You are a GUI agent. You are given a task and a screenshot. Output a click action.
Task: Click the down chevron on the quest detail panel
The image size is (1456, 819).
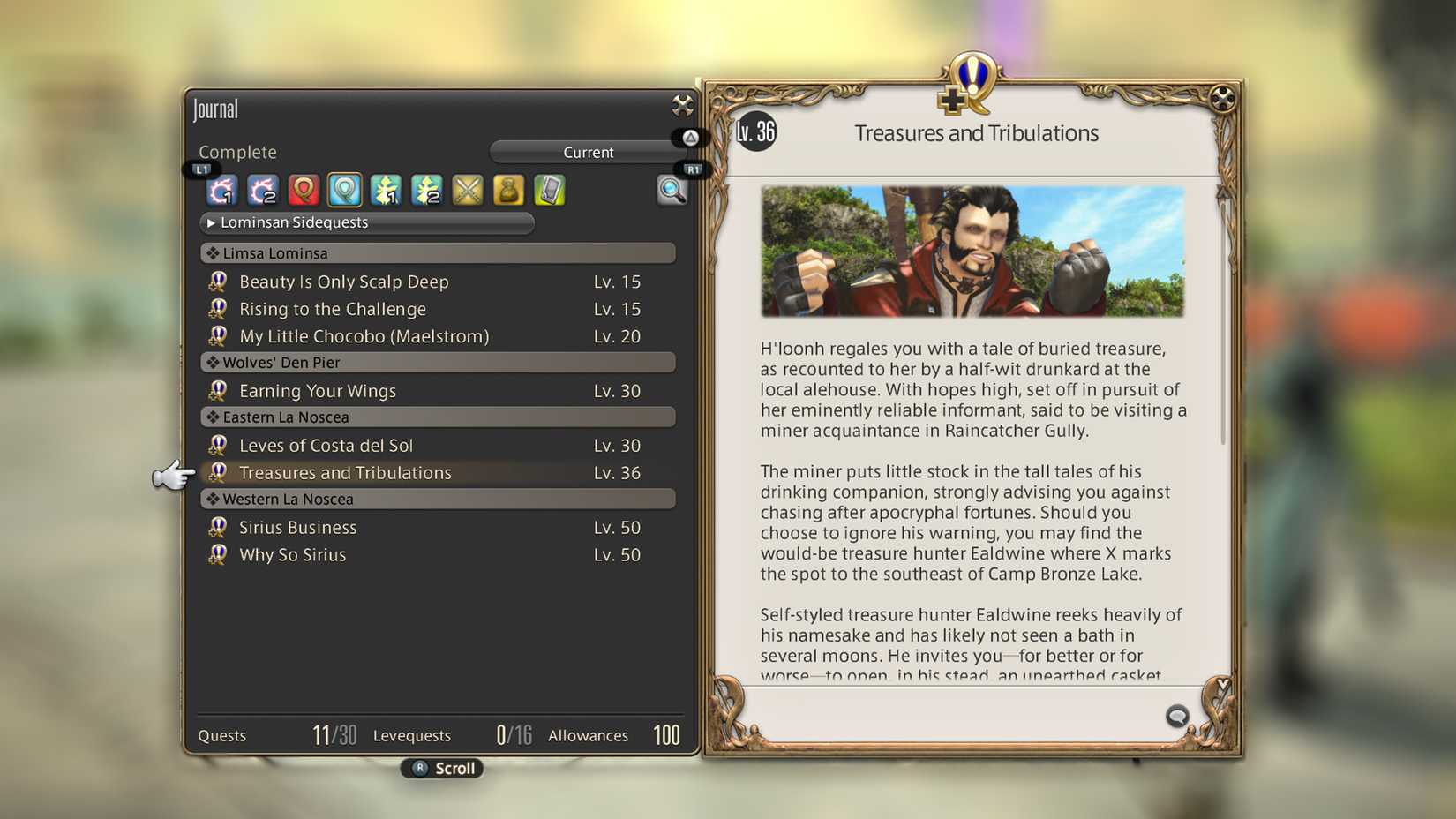click(1222, 681)
